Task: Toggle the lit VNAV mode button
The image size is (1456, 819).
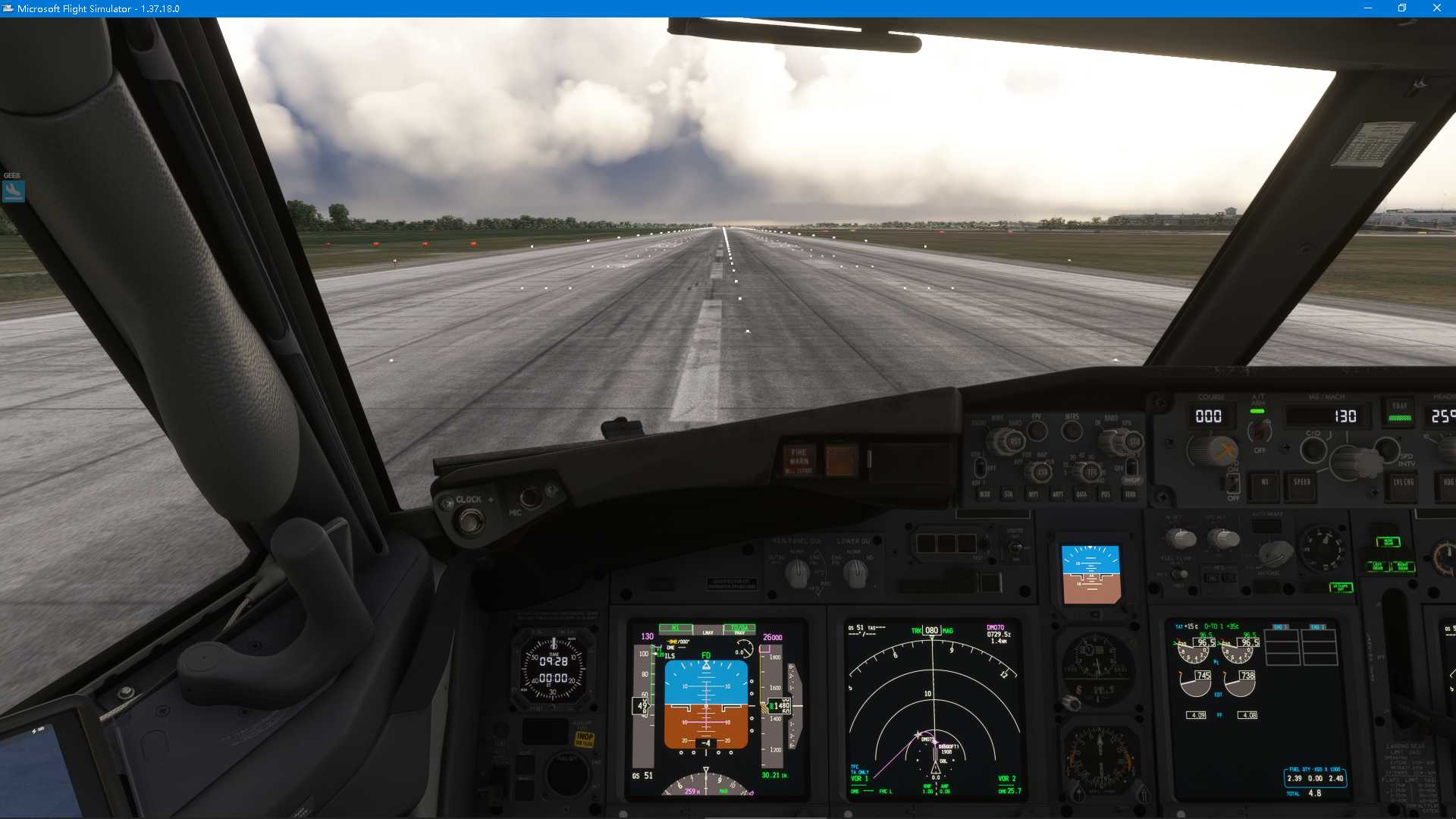Action: [1401, 414]
